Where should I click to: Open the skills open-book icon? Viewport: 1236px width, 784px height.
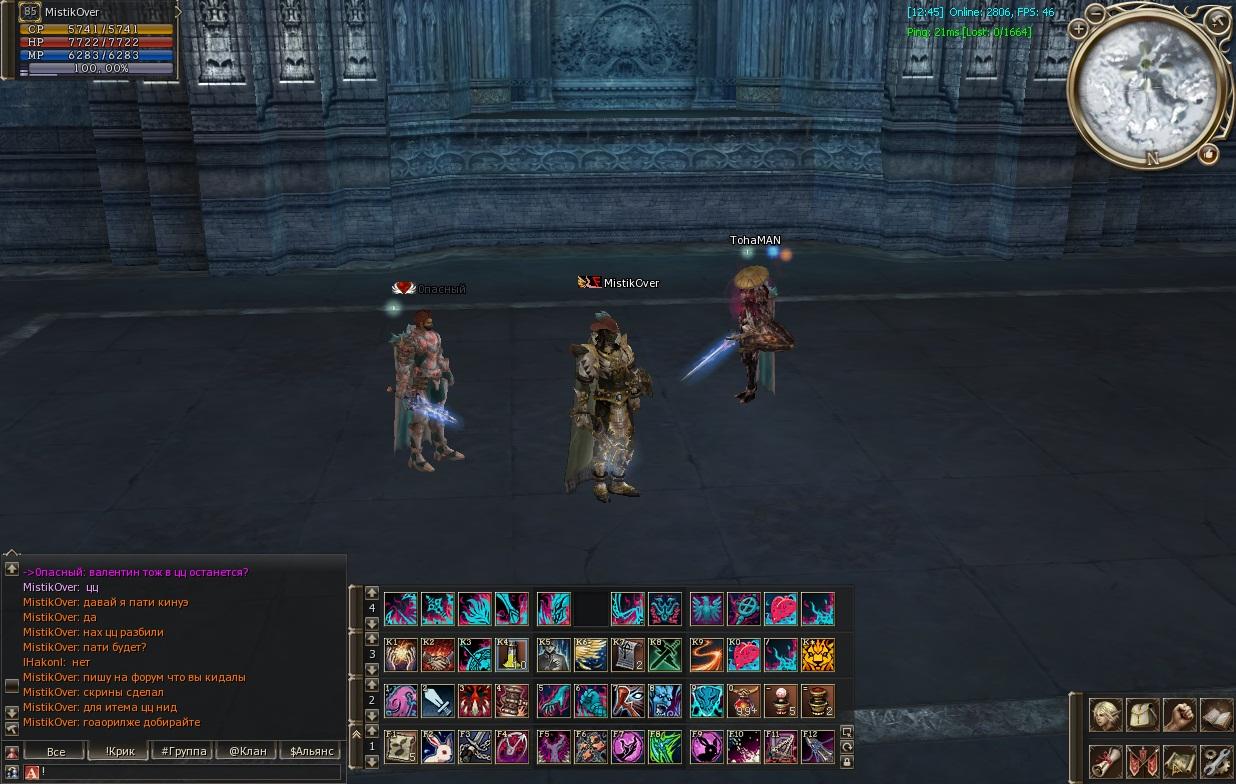1216,715
